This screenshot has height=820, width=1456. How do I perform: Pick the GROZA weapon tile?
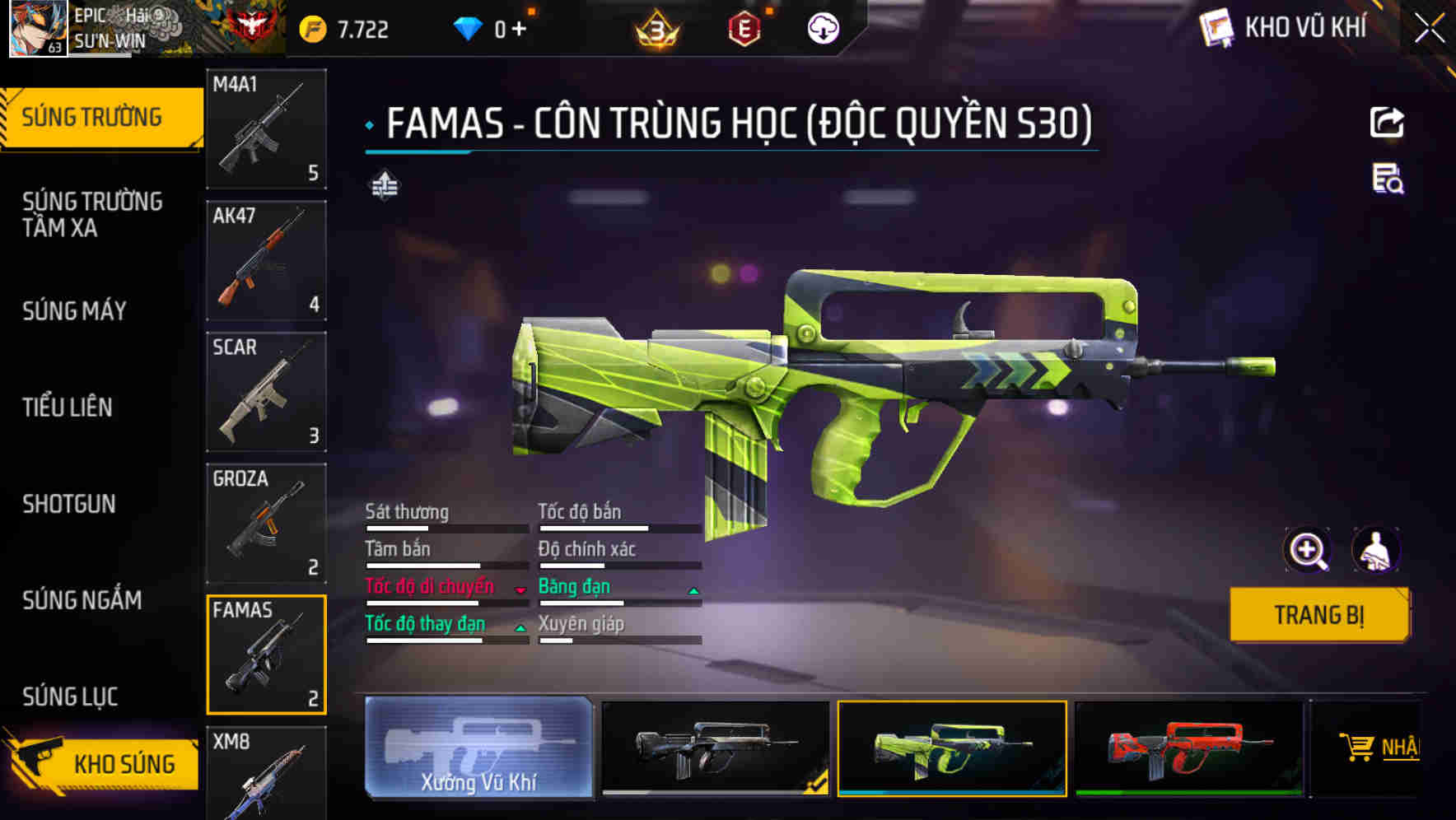click(266, 524)
